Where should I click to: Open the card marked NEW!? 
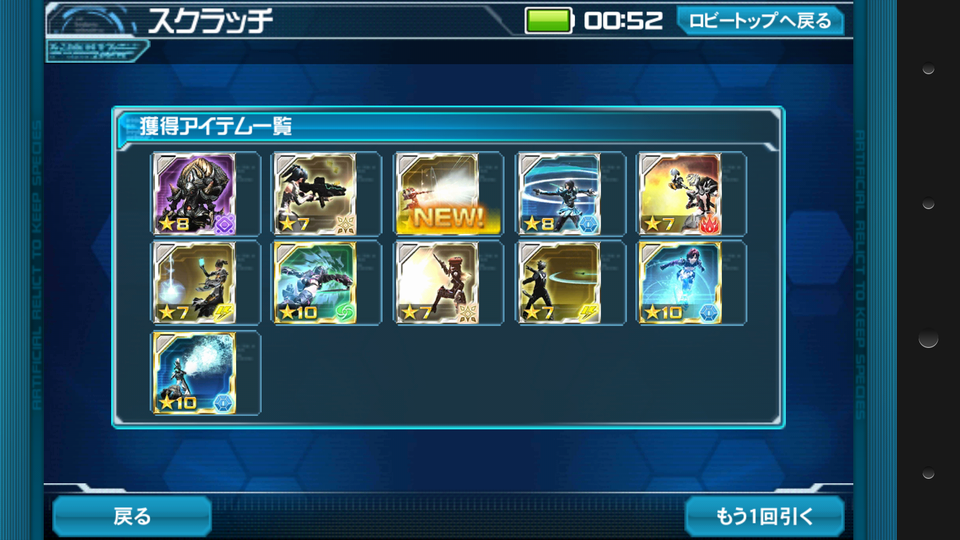tap(436, 193)
